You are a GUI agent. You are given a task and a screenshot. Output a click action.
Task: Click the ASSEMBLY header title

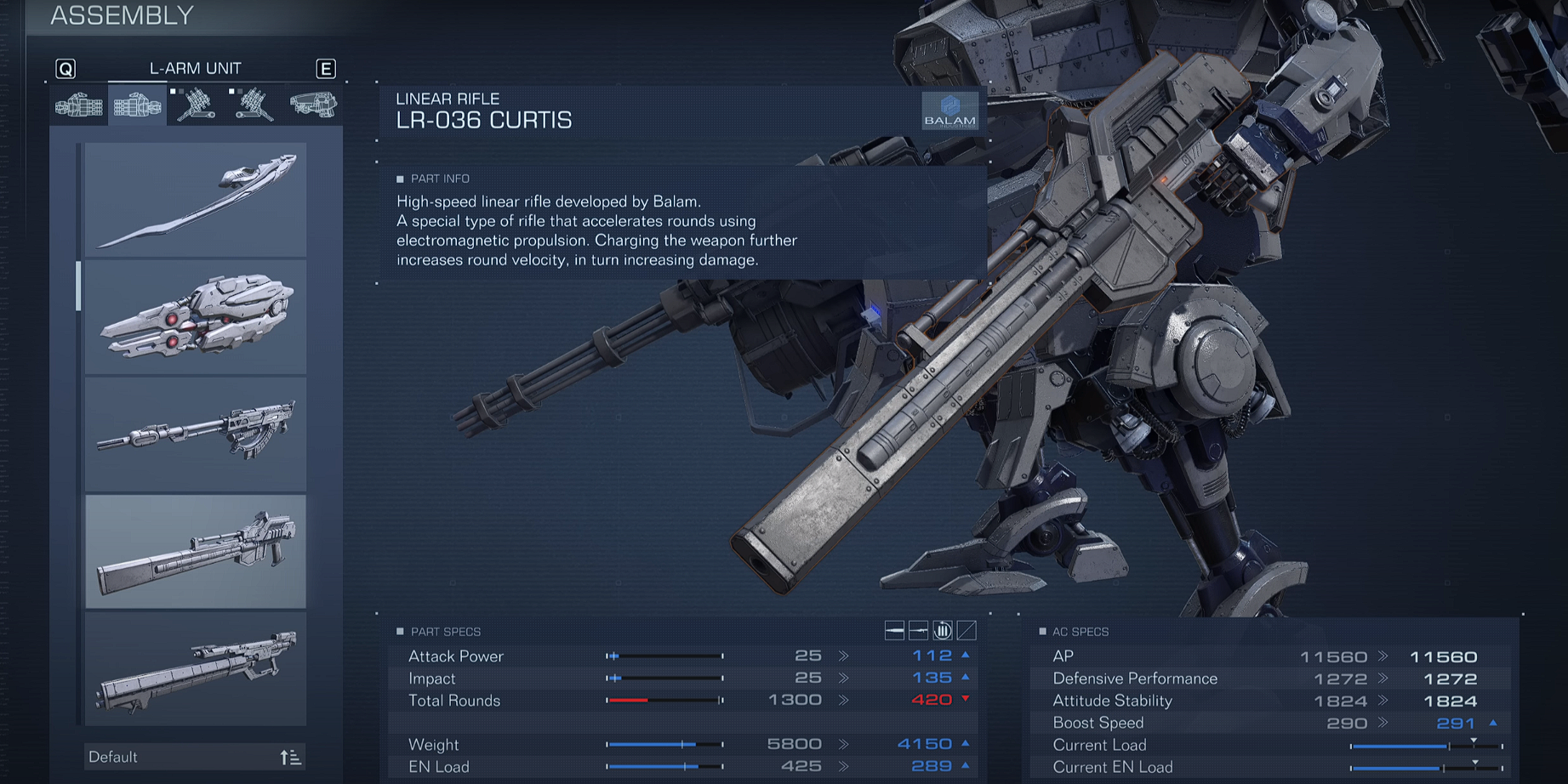[121, 14]
